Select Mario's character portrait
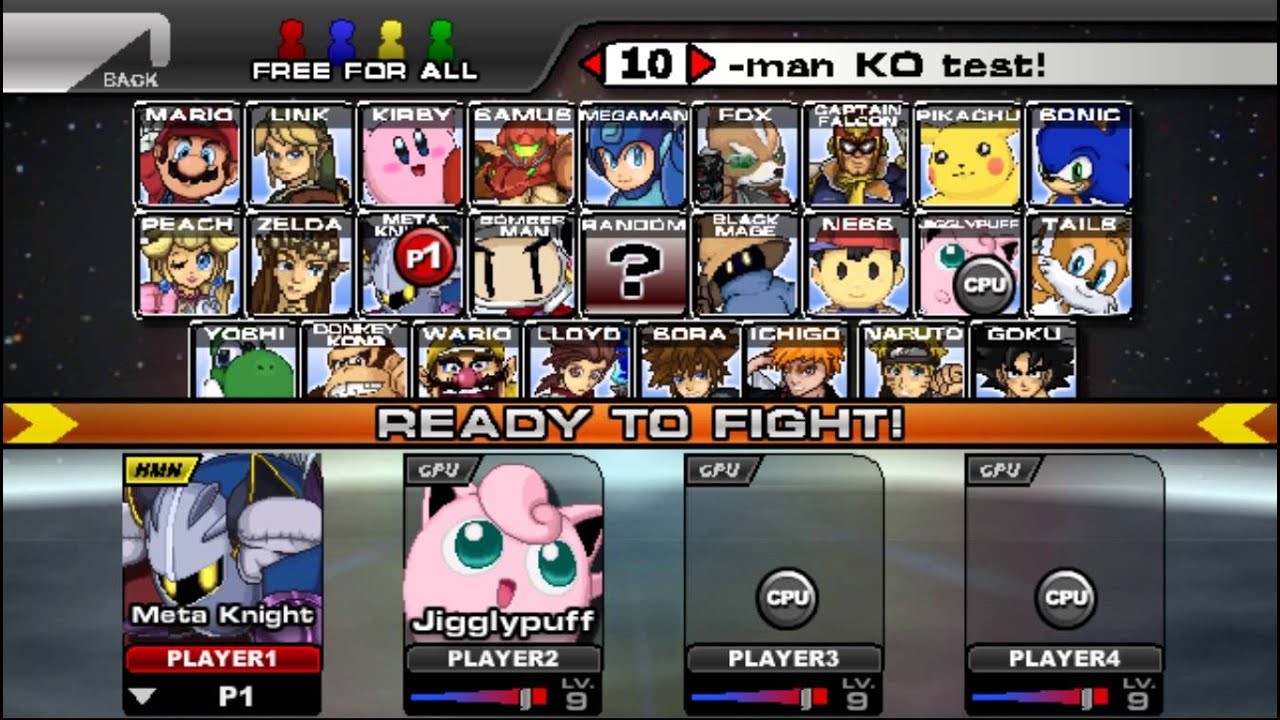The image size is (1280, 720). (188, 155)
